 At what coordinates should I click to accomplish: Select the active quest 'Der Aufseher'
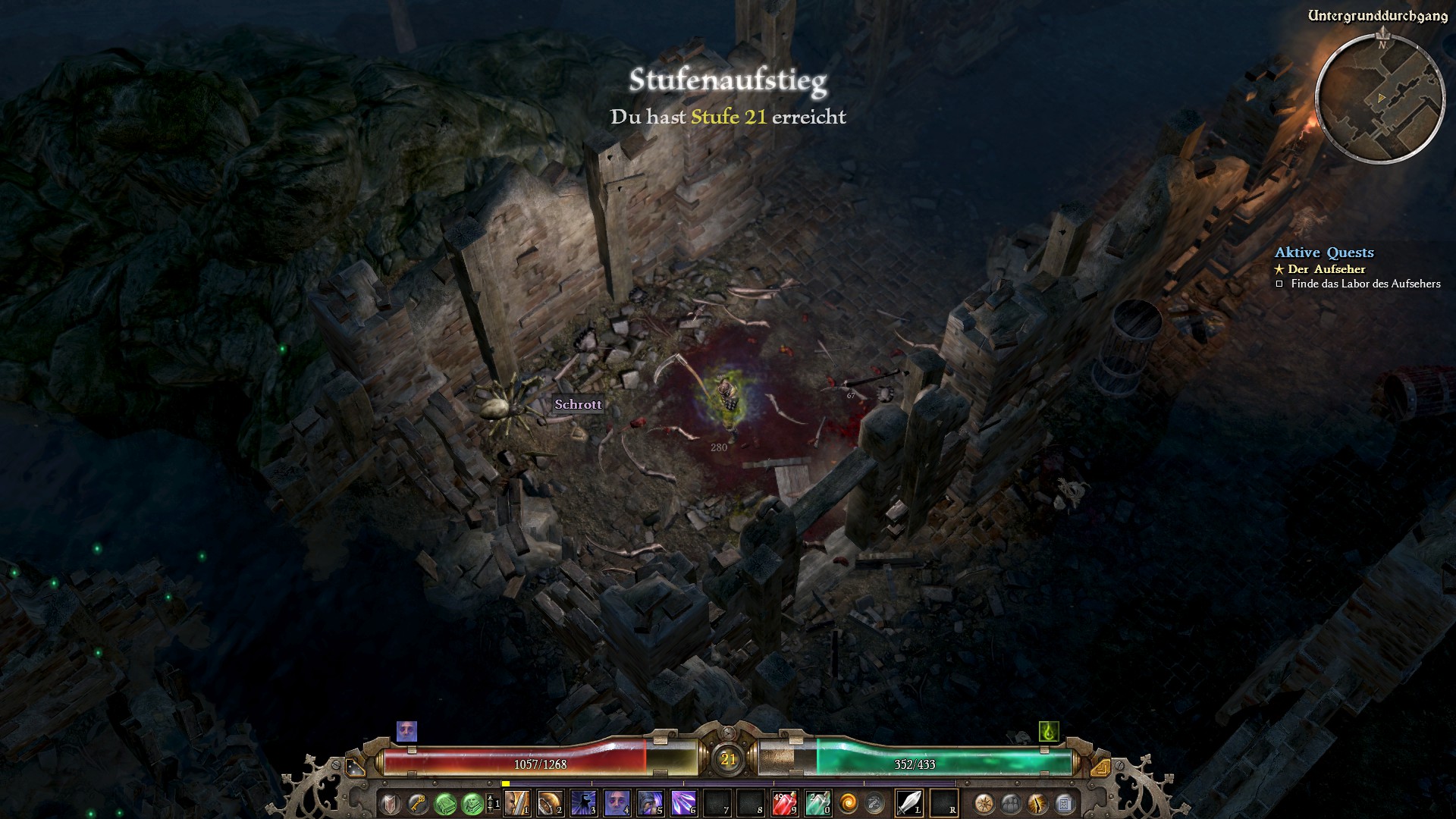click(1327, 269)
